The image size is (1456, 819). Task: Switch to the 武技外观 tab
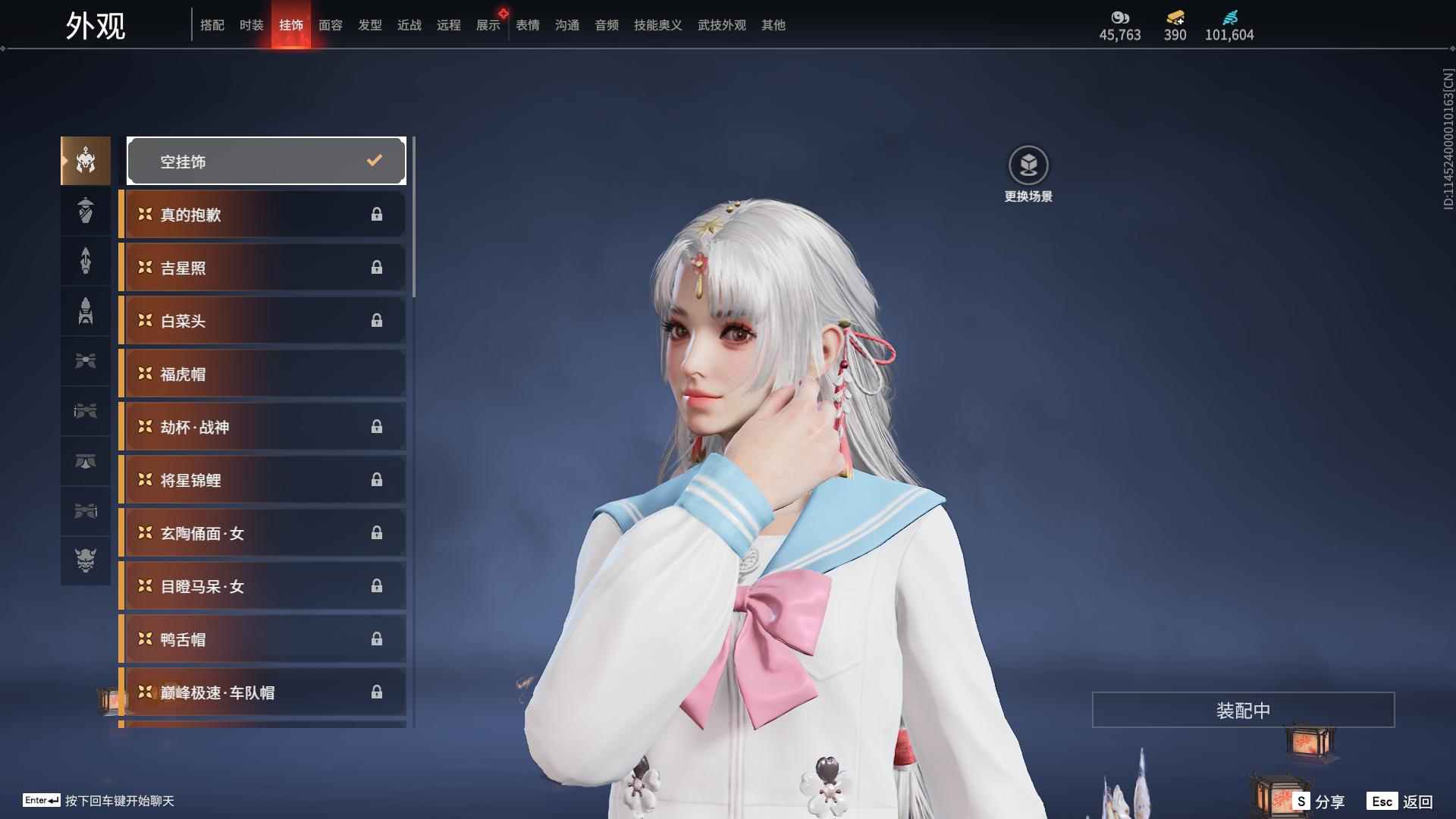721,25
